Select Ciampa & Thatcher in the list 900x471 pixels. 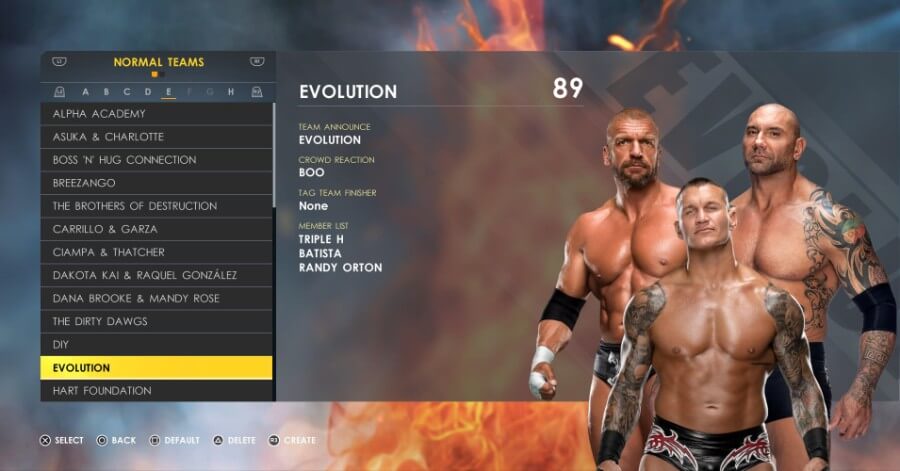156,252
